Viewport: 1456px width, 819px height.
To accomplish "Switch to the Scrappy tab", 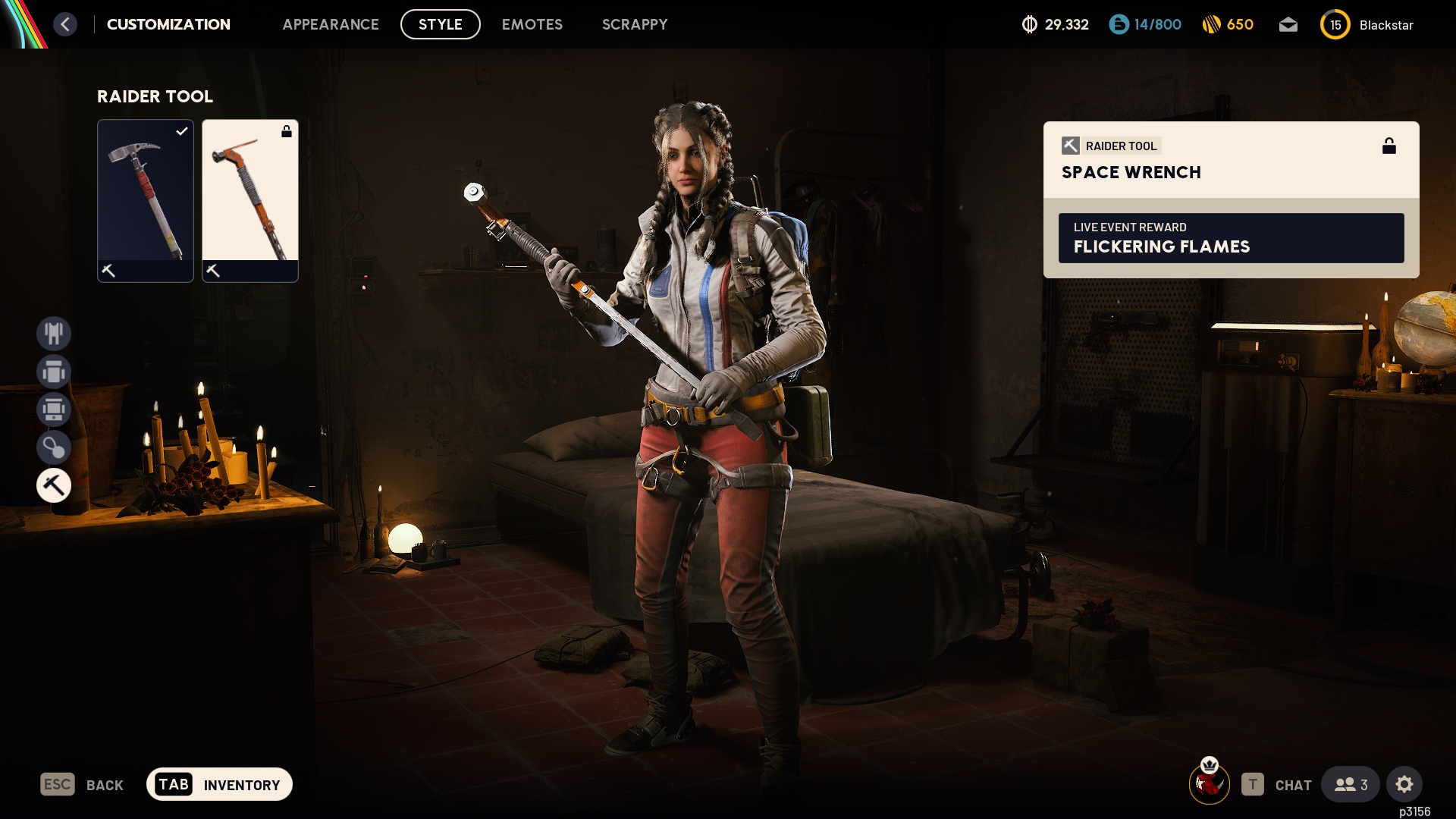I will 635,24.
